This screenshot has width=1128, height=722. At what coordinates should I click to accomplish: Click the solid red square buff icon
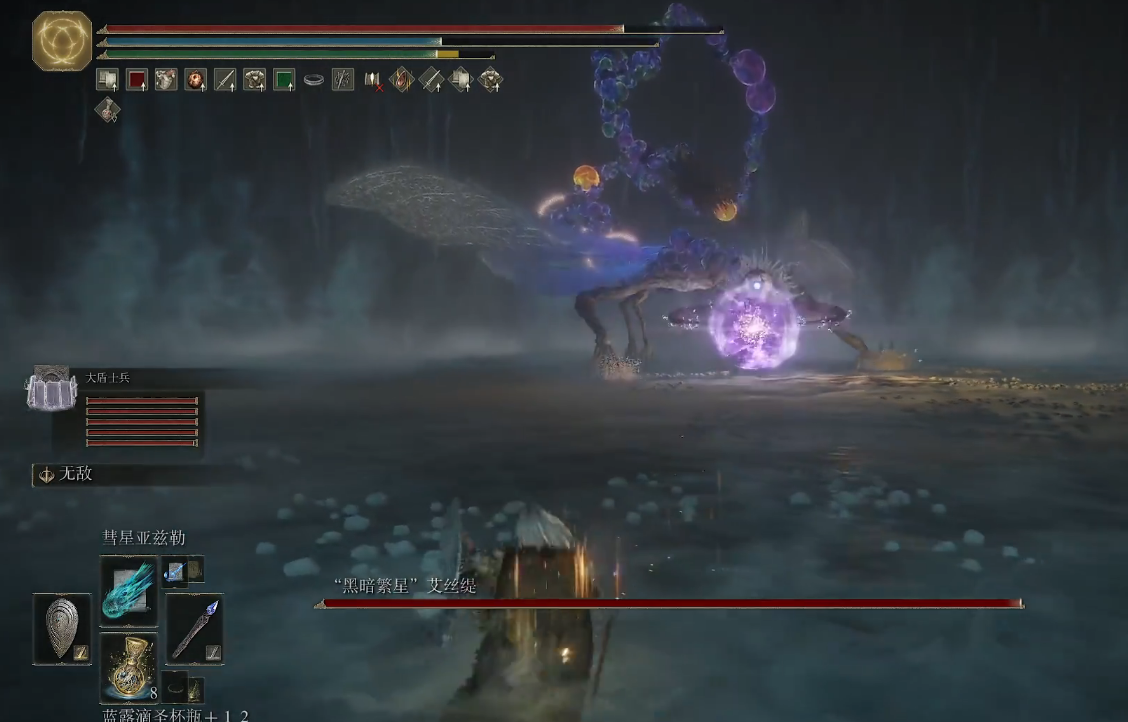coord(137,80)
